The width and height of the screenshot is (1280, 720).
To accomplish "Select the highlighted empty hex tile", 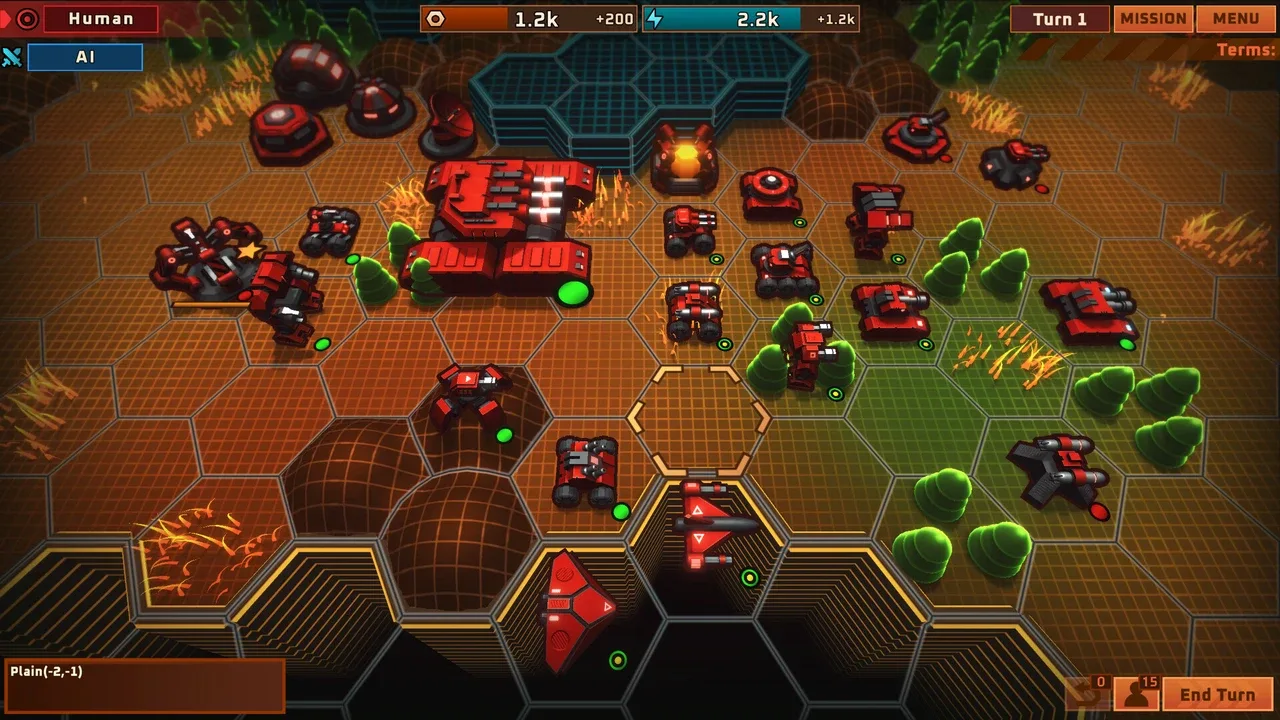I will 699,419.
